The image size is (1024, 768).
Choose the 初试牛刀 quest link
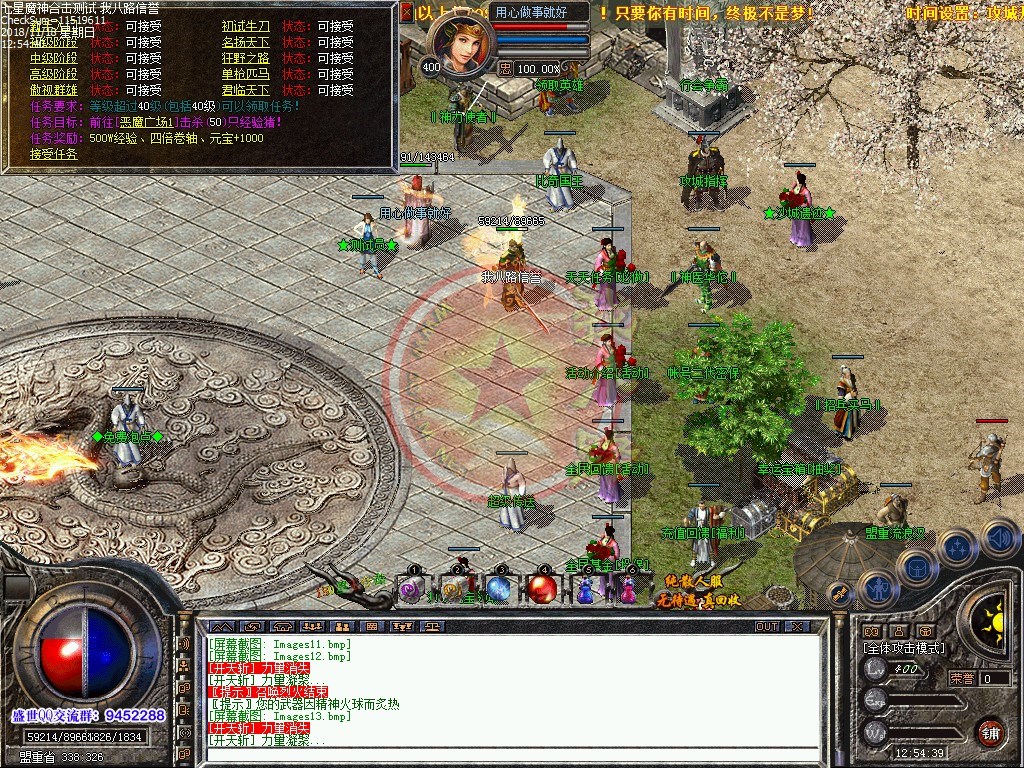click(x=245, y=26)
